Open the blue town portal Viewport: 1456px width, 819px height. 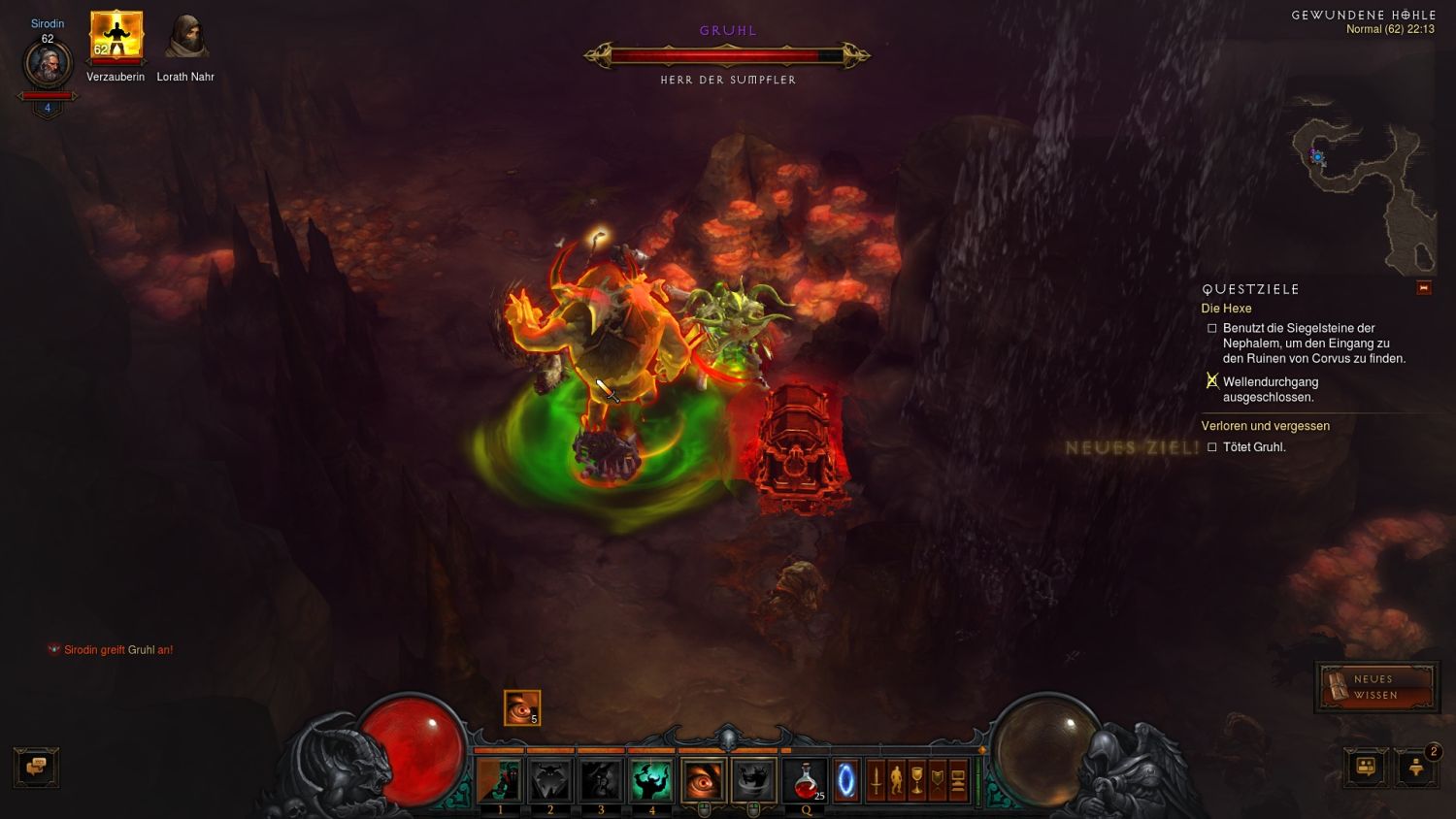[x=846, y=780]
